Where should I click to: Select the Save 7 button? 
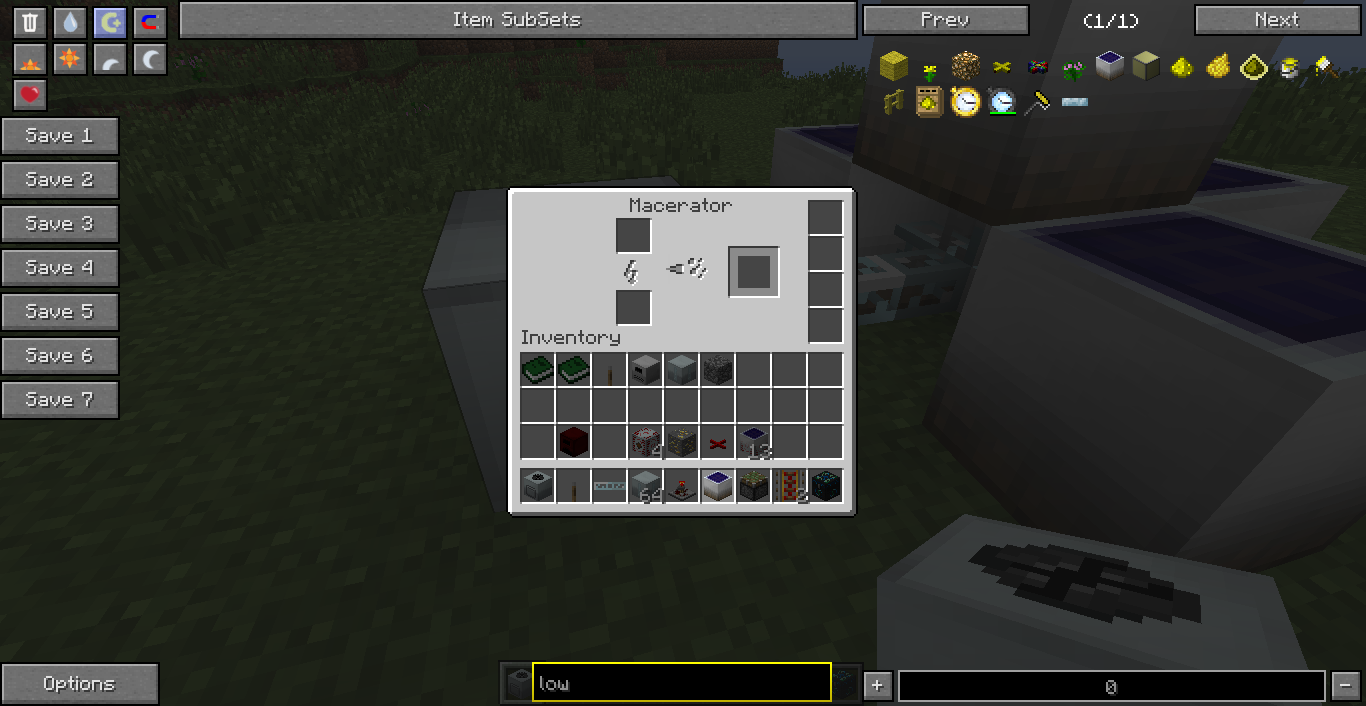(x=60, y=400)
